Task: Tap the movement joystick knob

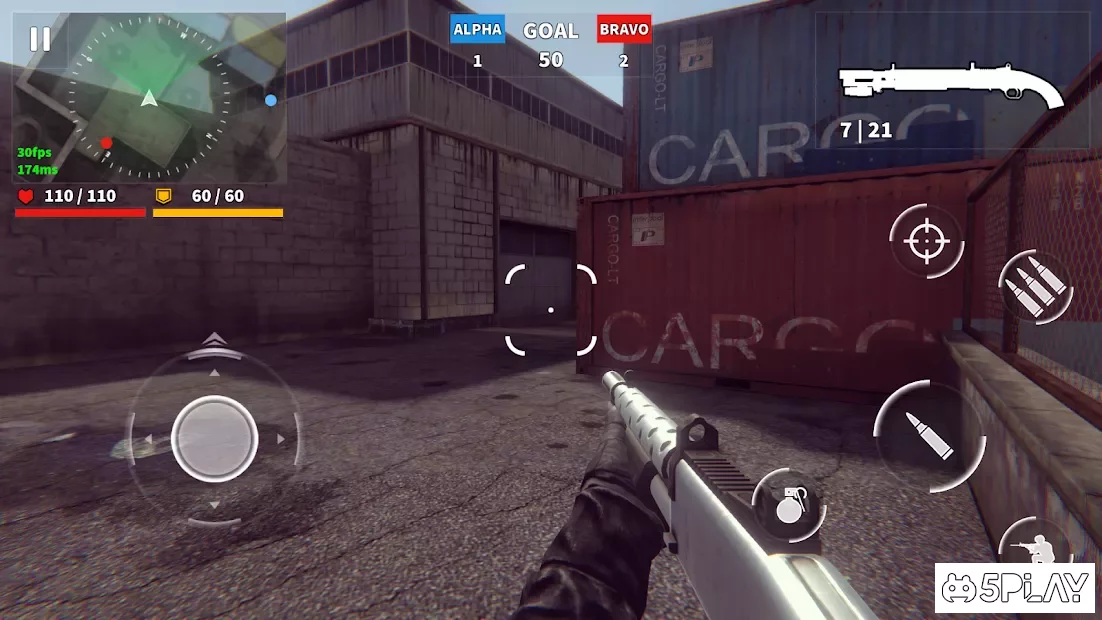Action: pyautogui.click(x=214, y=438)
